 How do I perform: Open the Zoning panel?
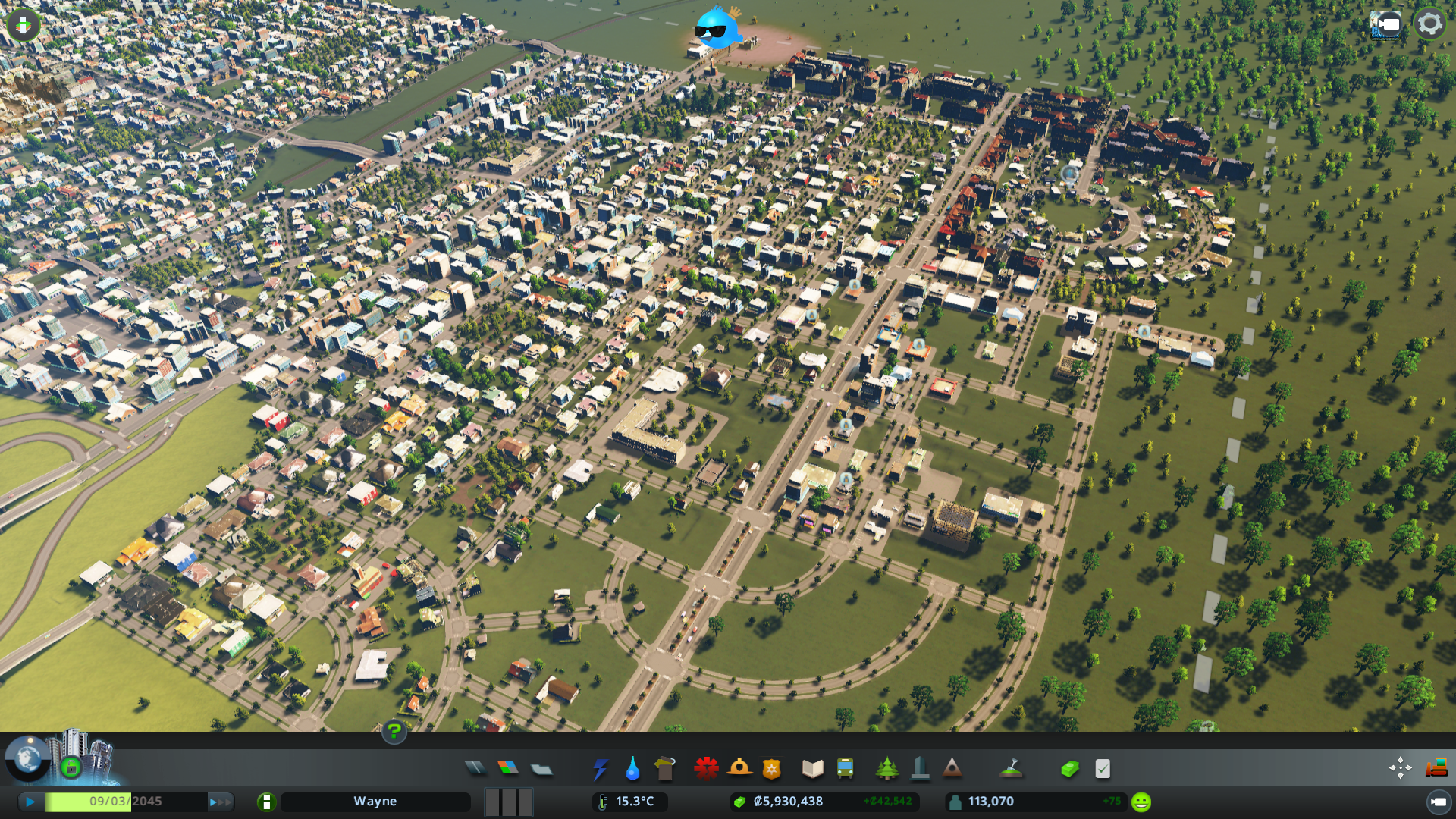pyautogui.click(x=509, y=768)
